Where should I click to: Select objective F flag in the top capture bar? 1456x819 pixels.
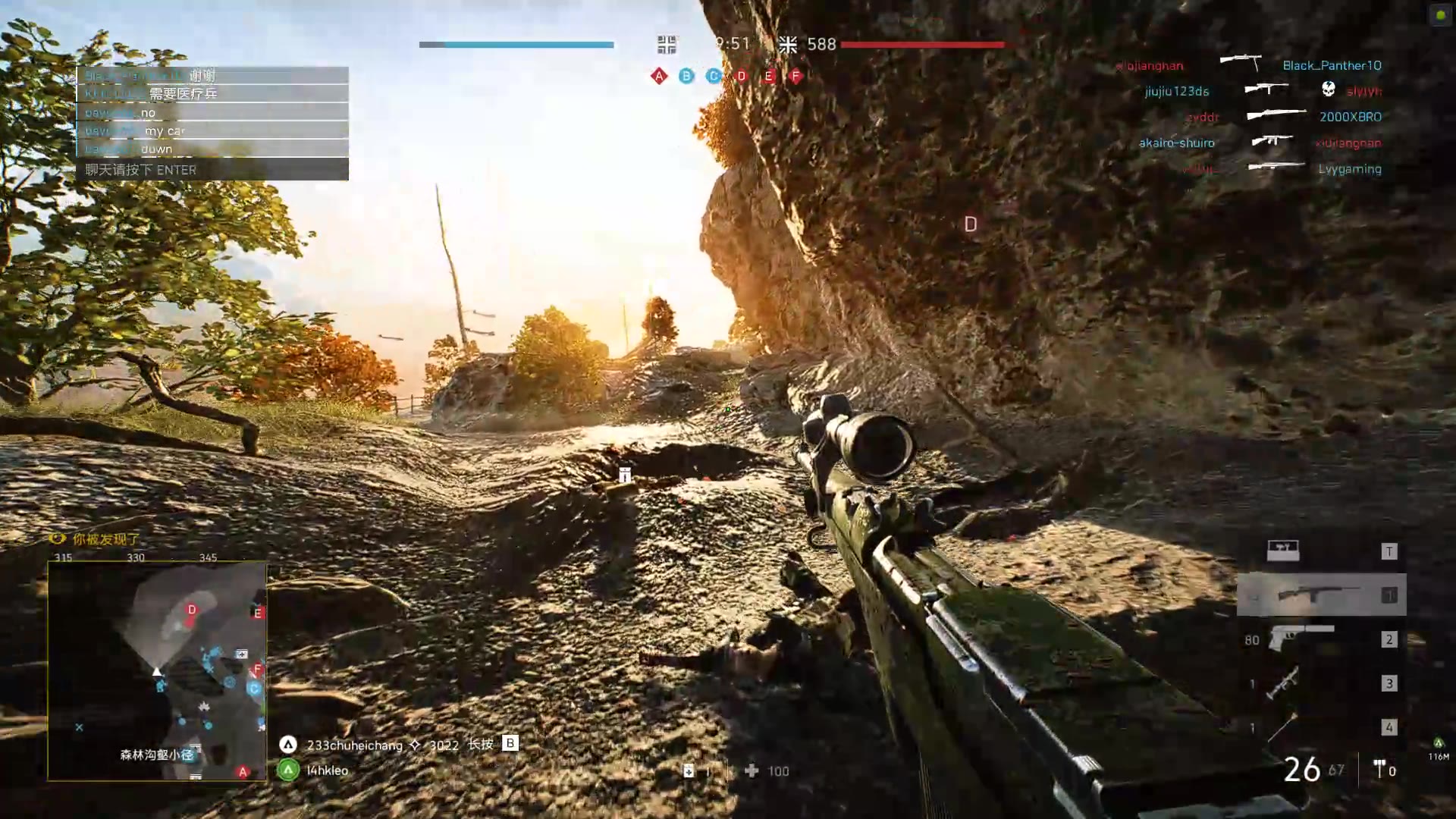(795, 76)
